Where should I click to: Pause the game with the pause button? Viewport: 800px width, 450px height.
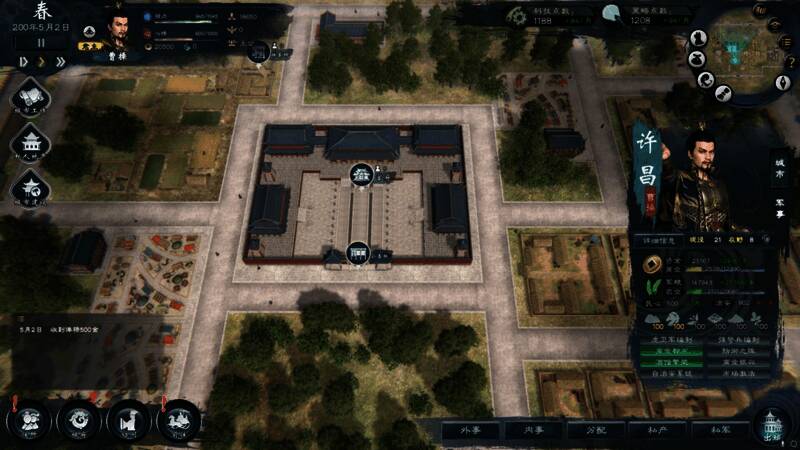[x=41, y=43]
